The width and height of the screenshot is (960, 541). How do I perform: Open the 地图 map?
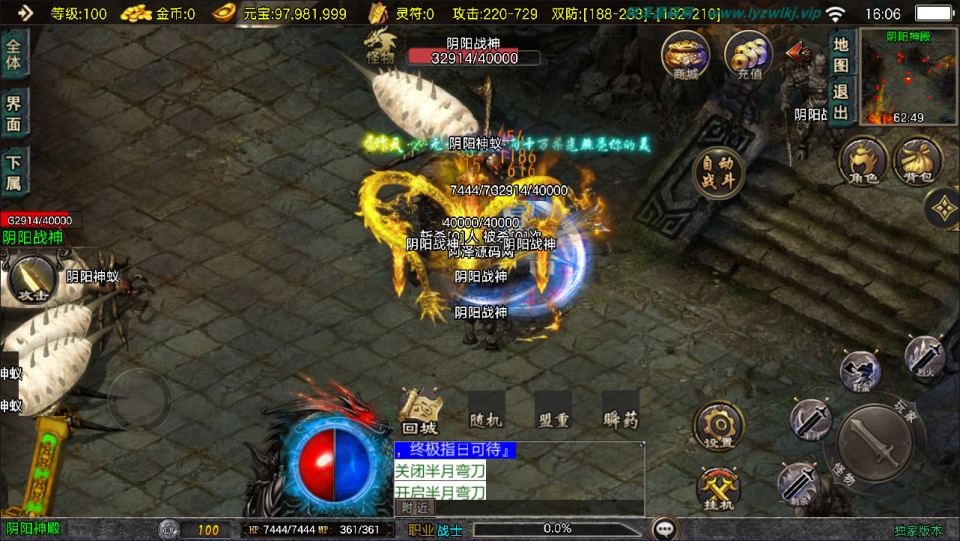[x=841, y=55]
